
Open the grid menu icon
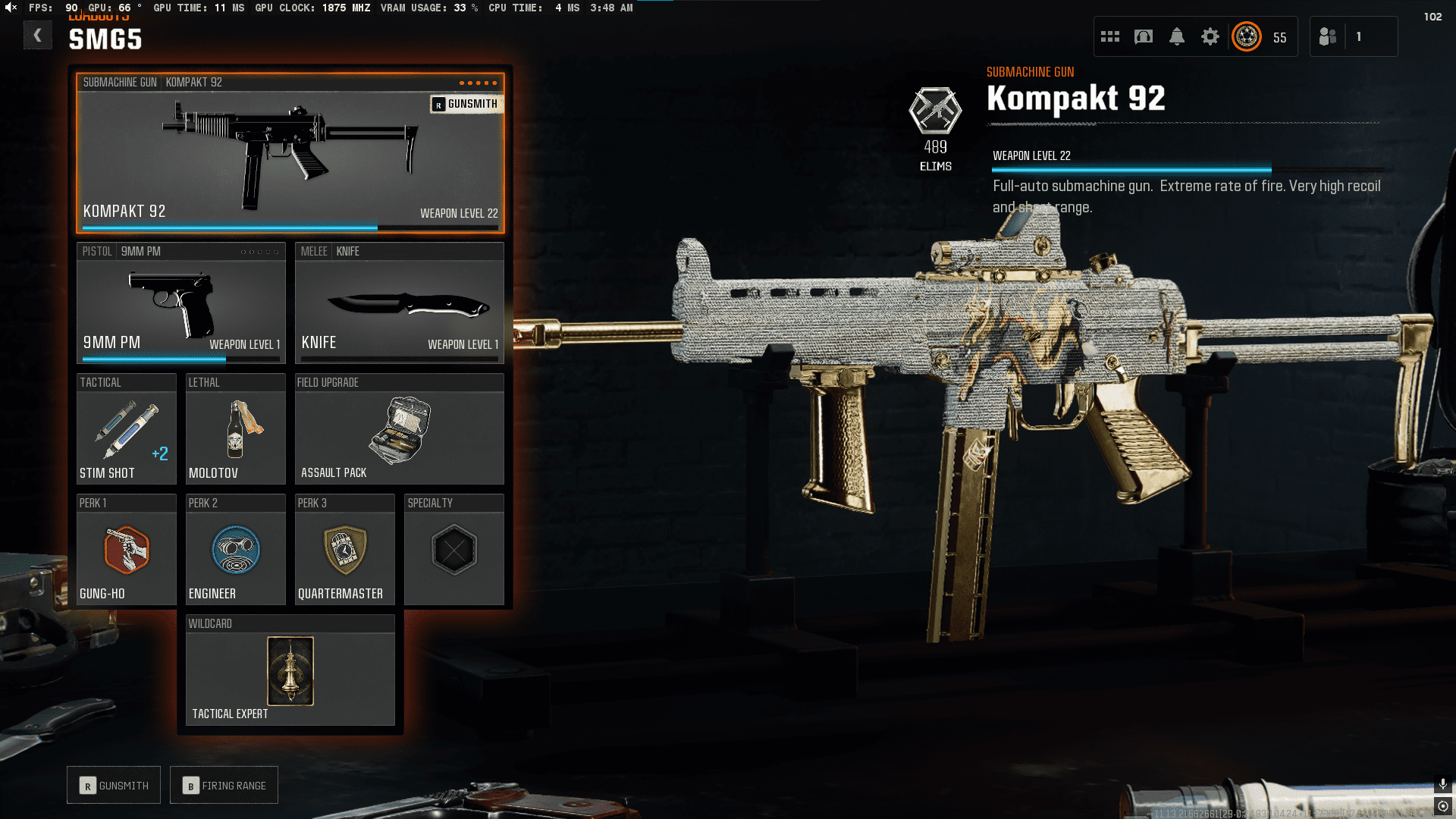1110,36
